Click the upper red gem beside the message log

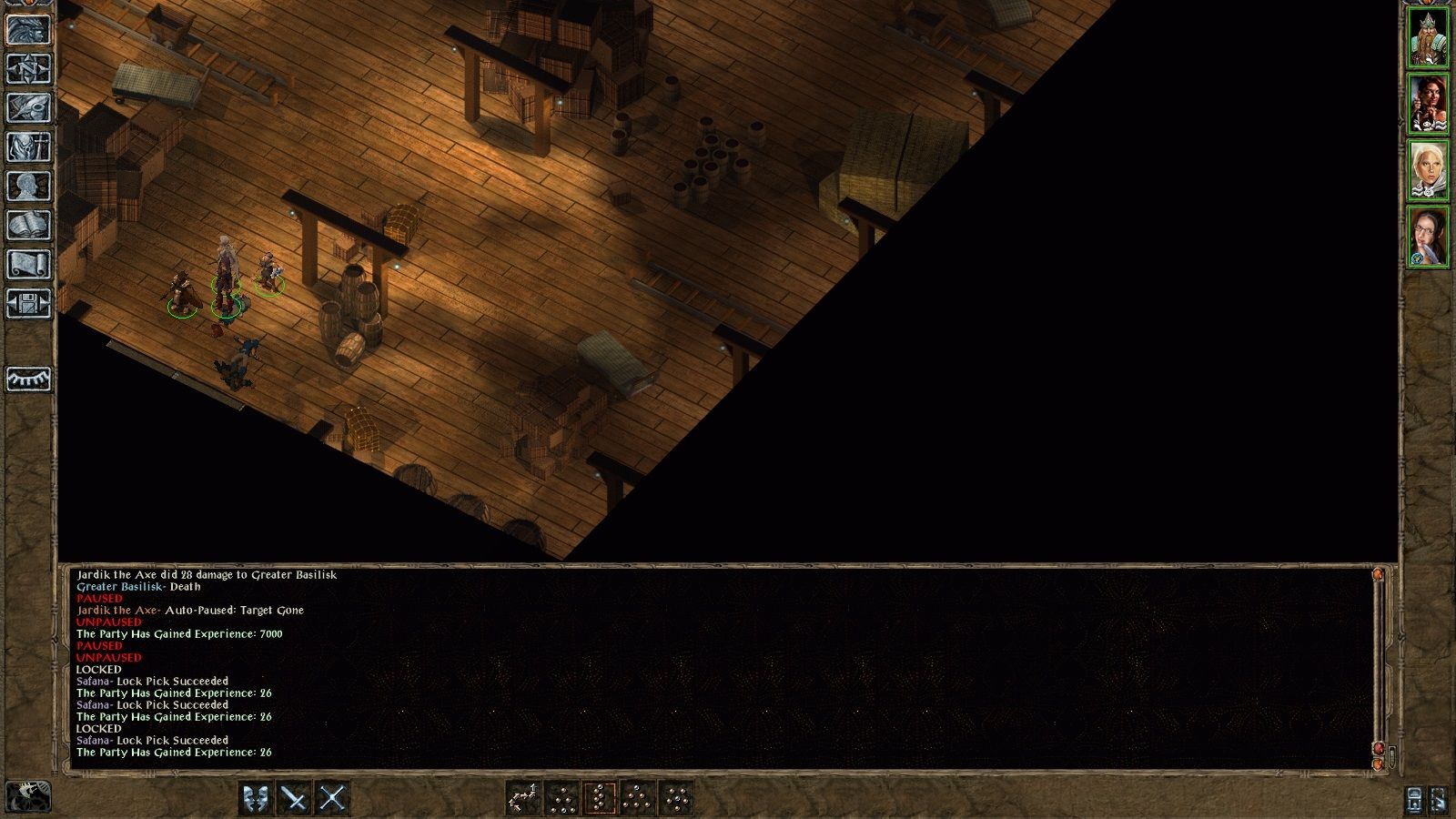coord(1378,575)
